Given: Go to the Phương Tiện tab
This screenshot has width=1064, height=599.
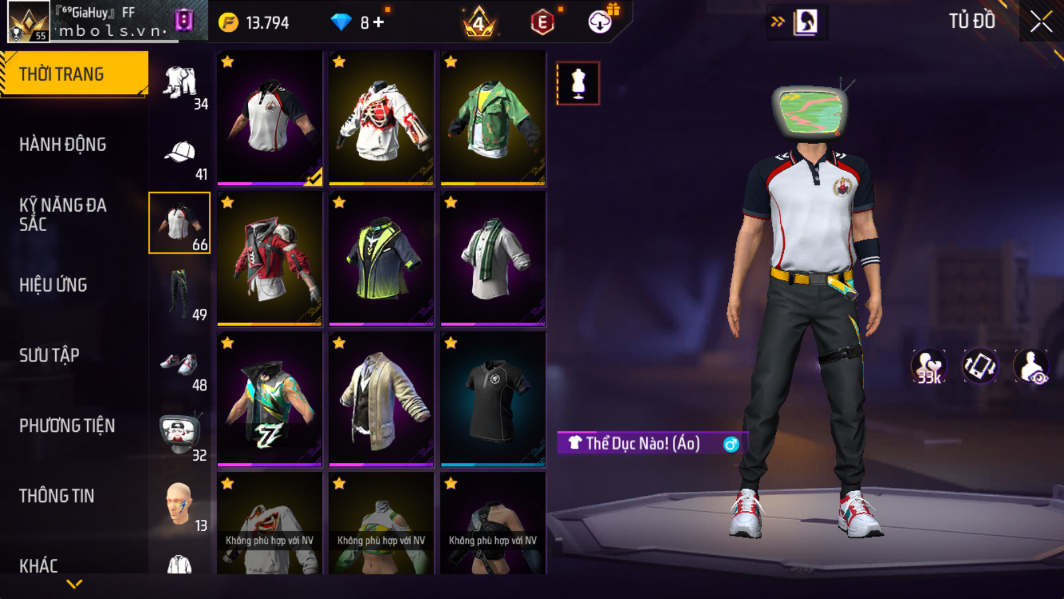Looking at the screenshot, I should [x=67, y=426].
